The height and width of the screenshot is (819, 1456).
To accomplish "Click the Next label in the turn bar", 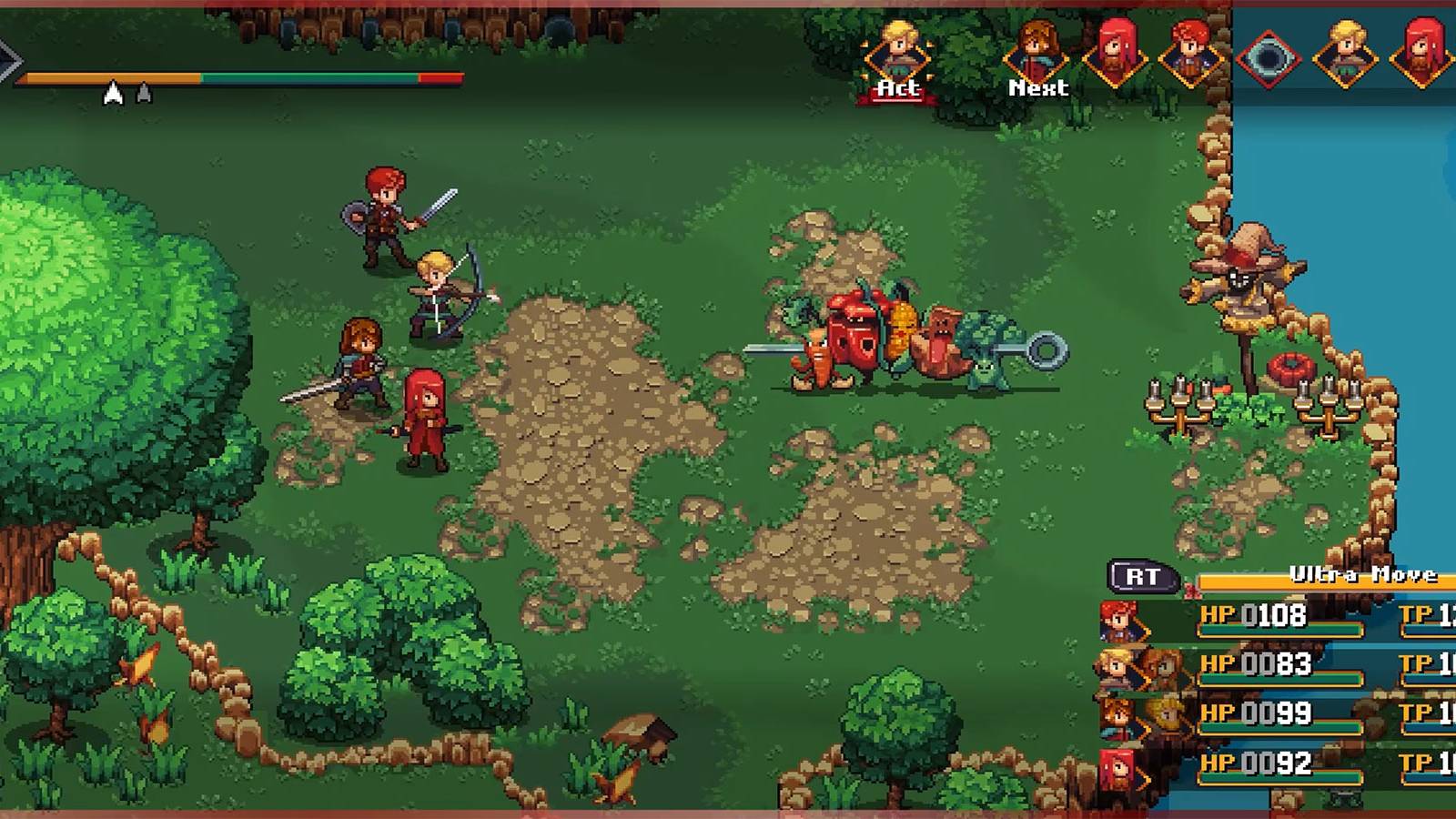I will [1036, 88].
